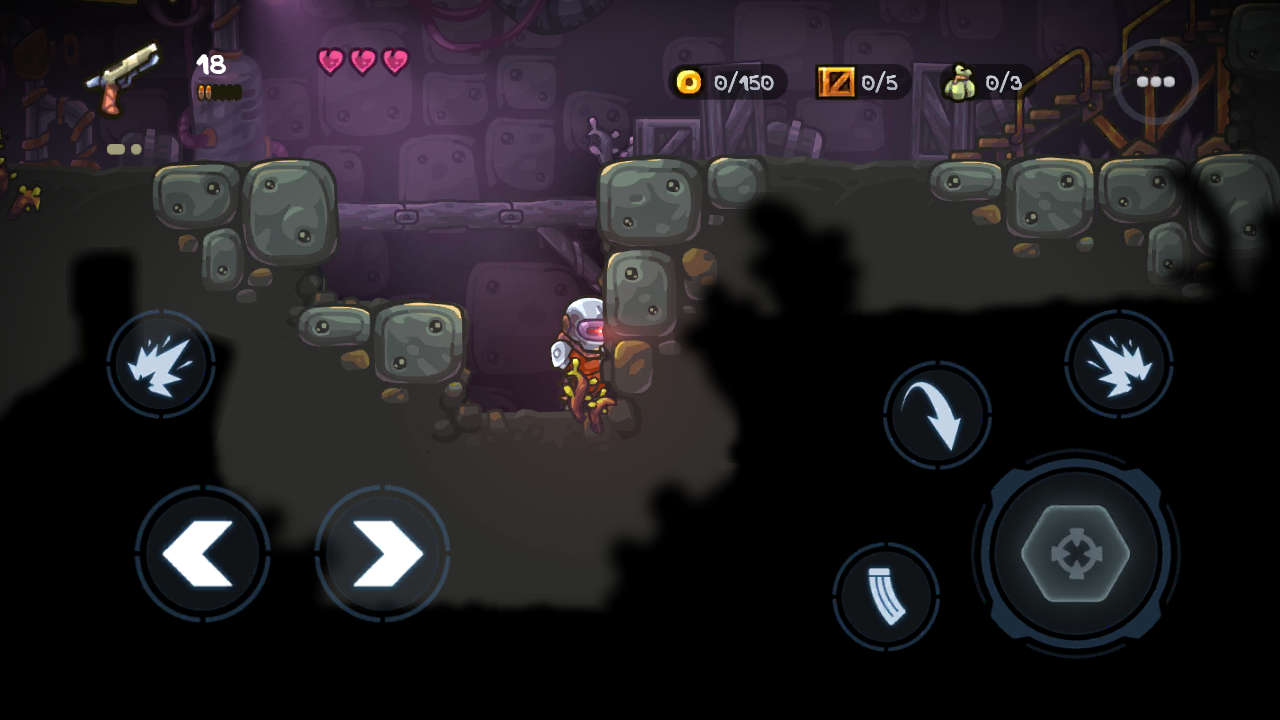Activate the curved down-arrow action button
This screenshot has width=1280, height=720.
[x=937, y=415]
